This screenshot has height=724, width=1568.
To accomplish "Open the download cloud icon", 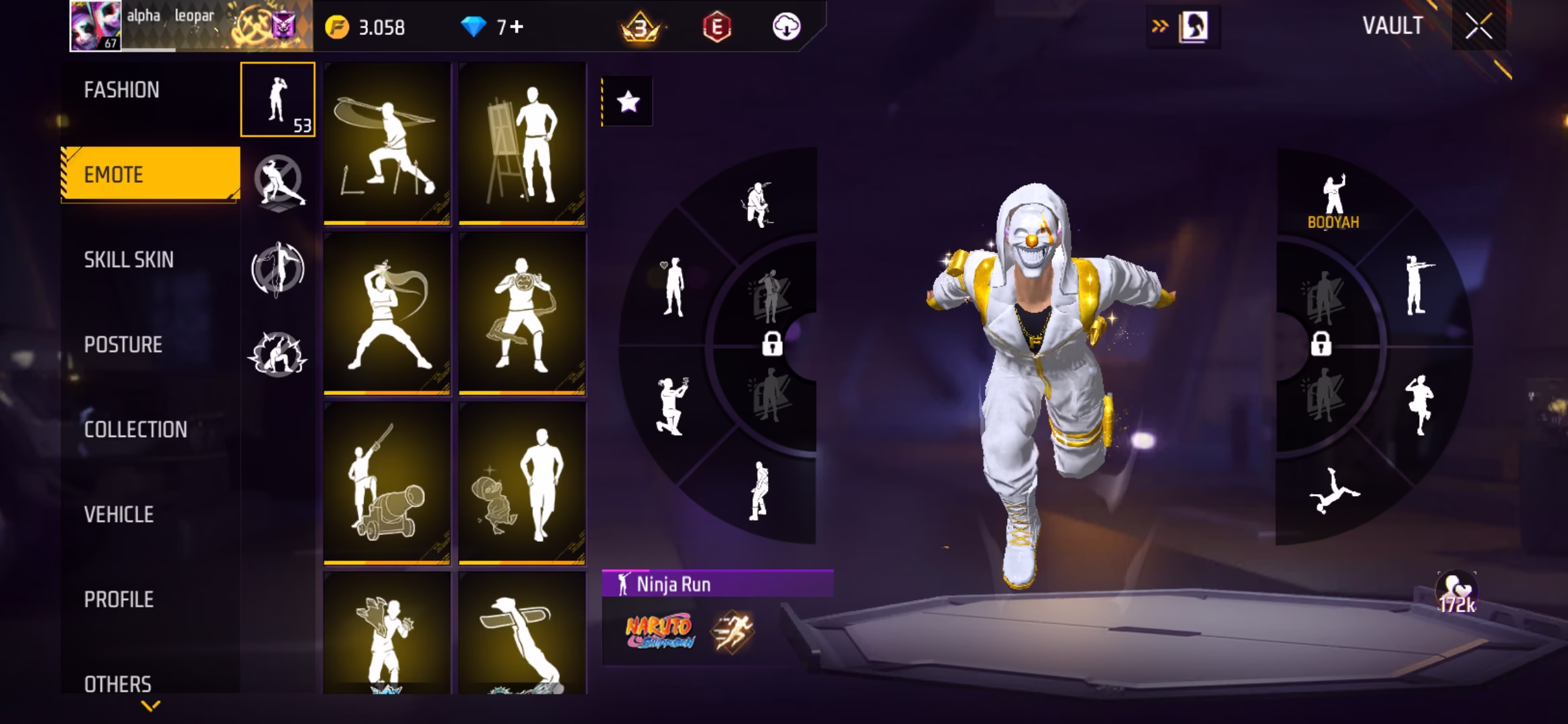I will pyautogui.click(x=786, y=27).
